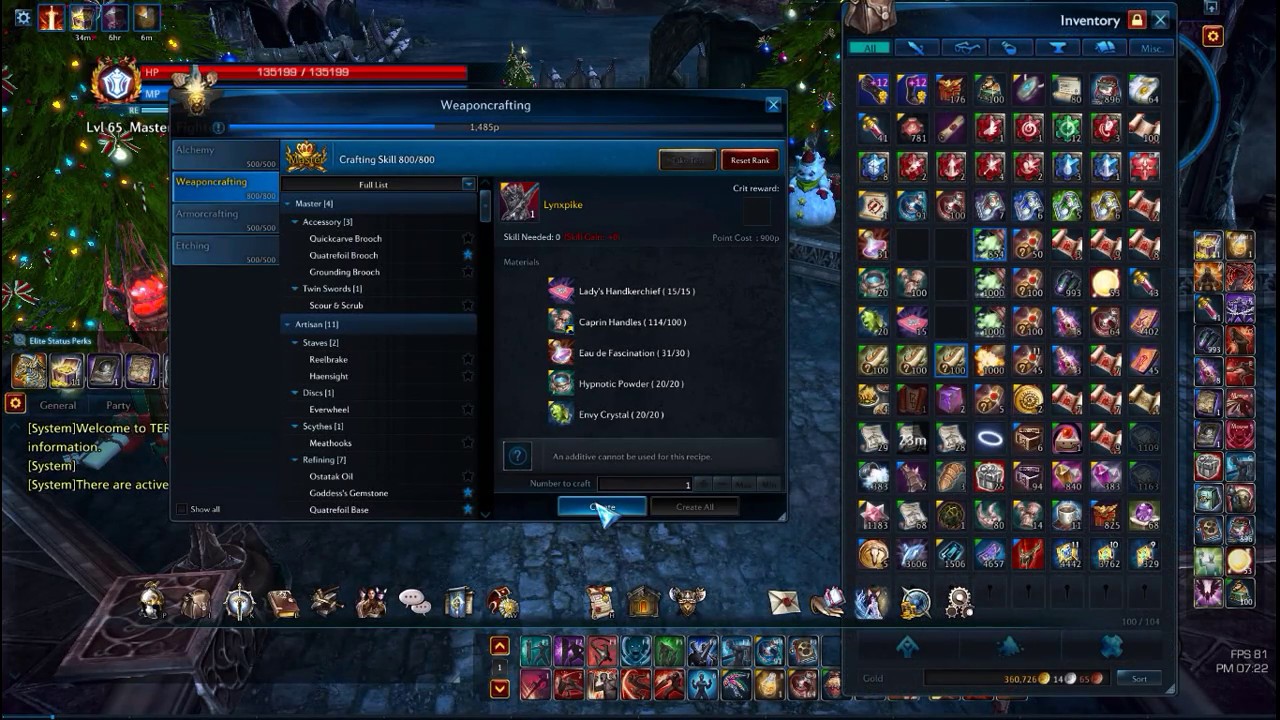1280x720 pixels.
Task: Select the sword weapon filter in the Inventory
Action: point(916,46)
